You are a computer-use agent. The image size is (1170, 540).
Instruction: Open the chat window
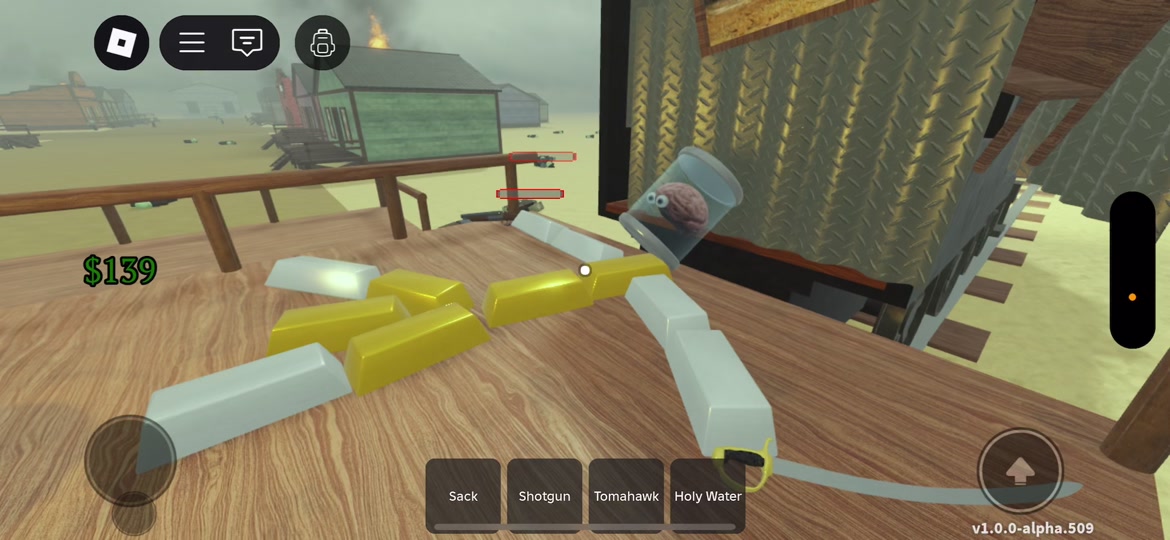pyautogui.click(x=246, y=43)
